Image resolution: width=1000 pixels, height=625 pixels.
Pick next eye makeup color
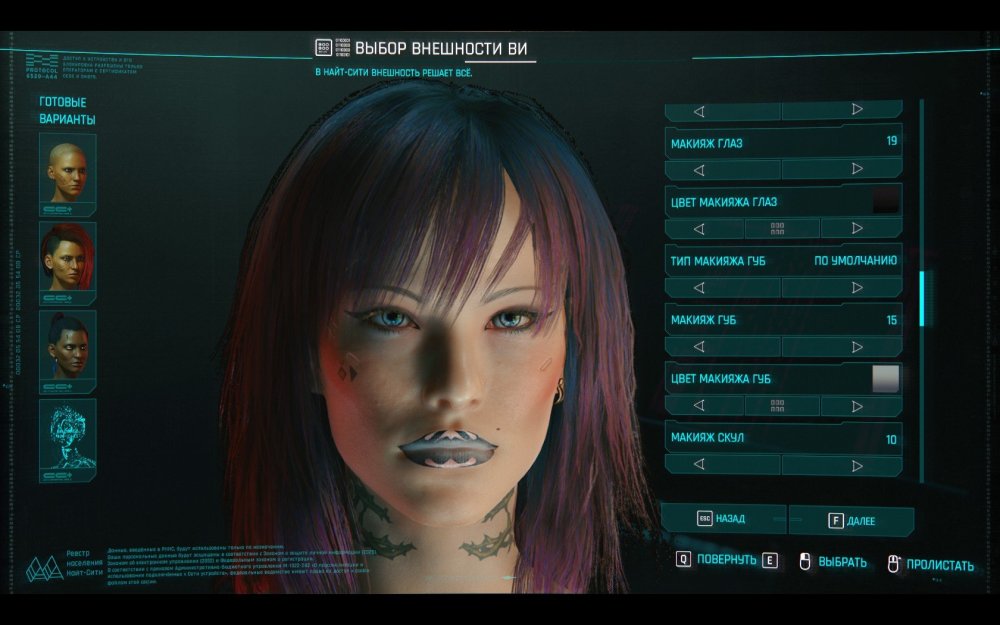(x=857, y=229)
